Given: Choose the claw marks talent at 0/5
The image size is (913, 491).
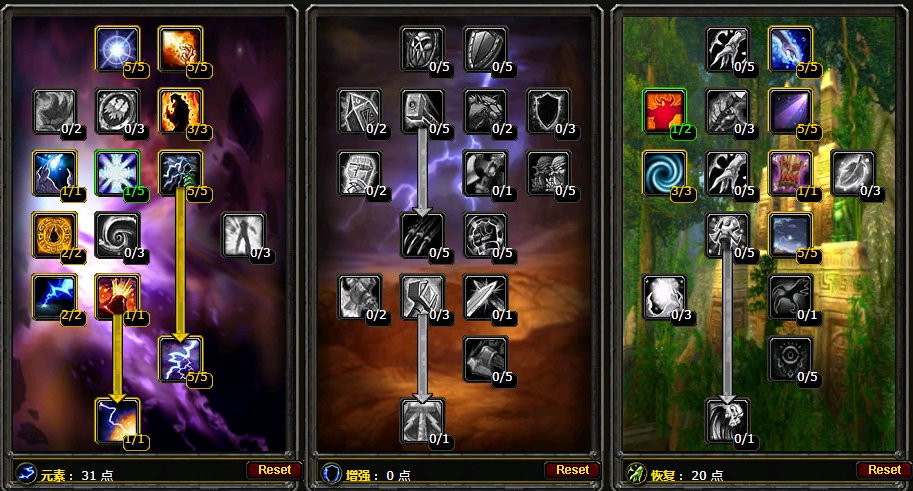Looking at the screenshot, I should click(423, 234).
